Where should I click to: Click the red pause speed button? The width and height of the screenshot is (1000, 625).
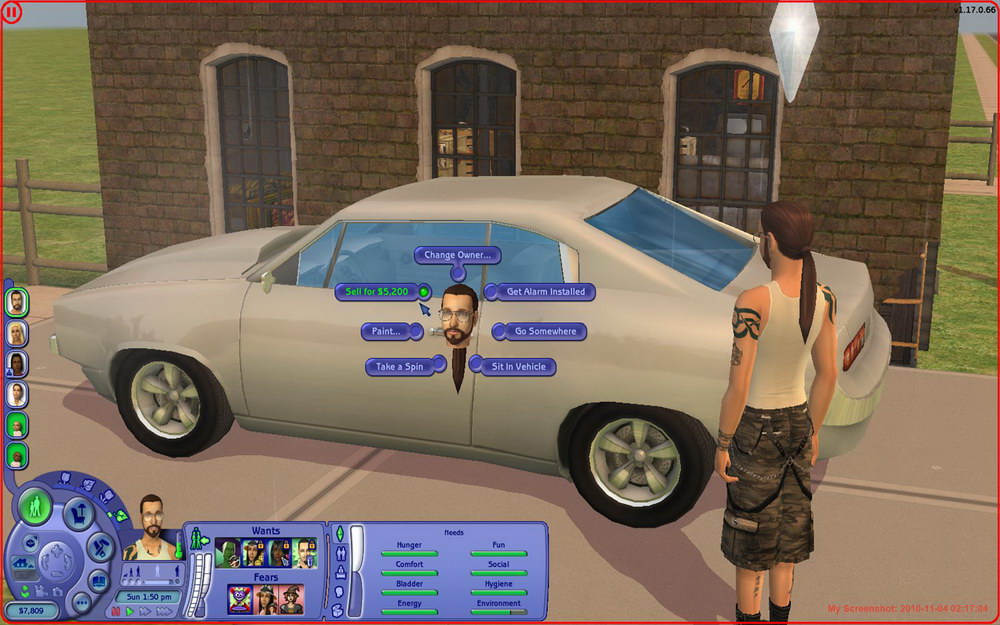click(x=116, y=610)
